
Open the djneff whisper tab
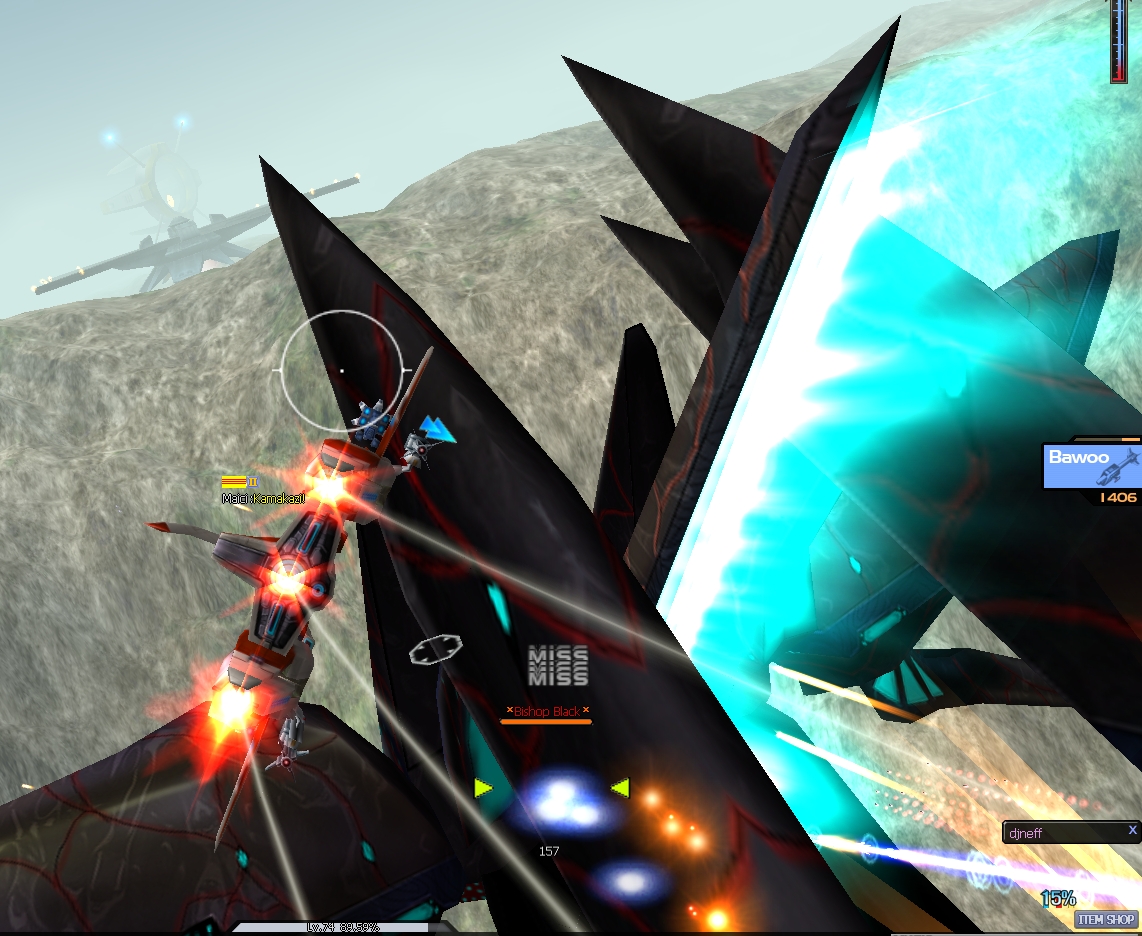point(1060,832)
